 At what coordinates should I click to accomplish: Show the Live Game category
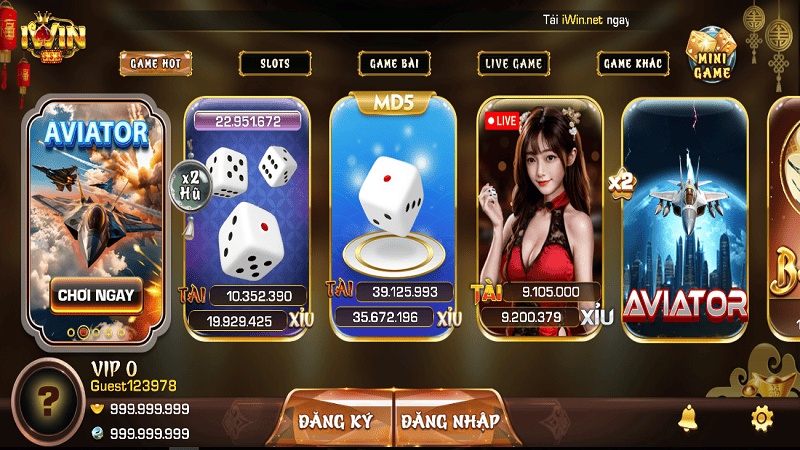coord(513,63)
